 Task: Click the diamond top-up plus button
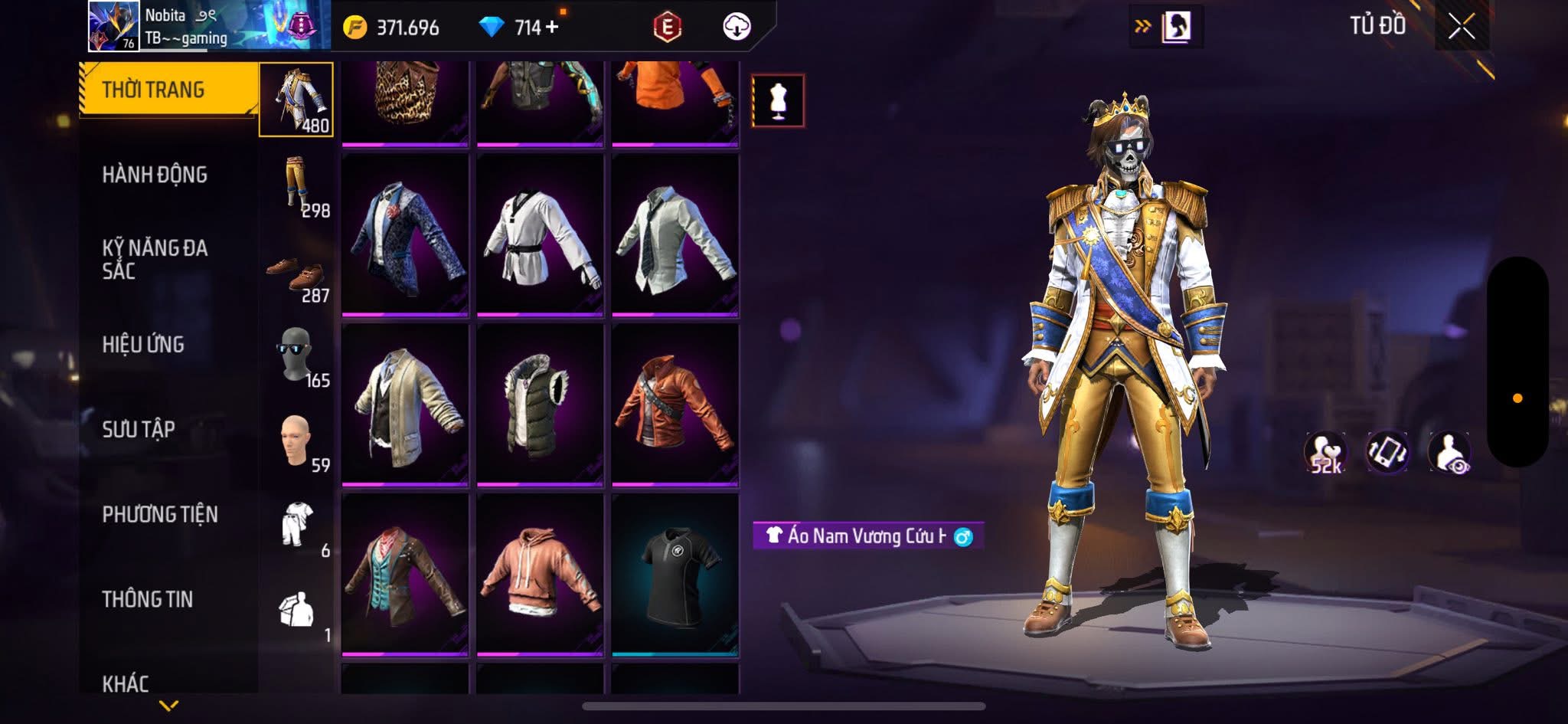[553, 27]
